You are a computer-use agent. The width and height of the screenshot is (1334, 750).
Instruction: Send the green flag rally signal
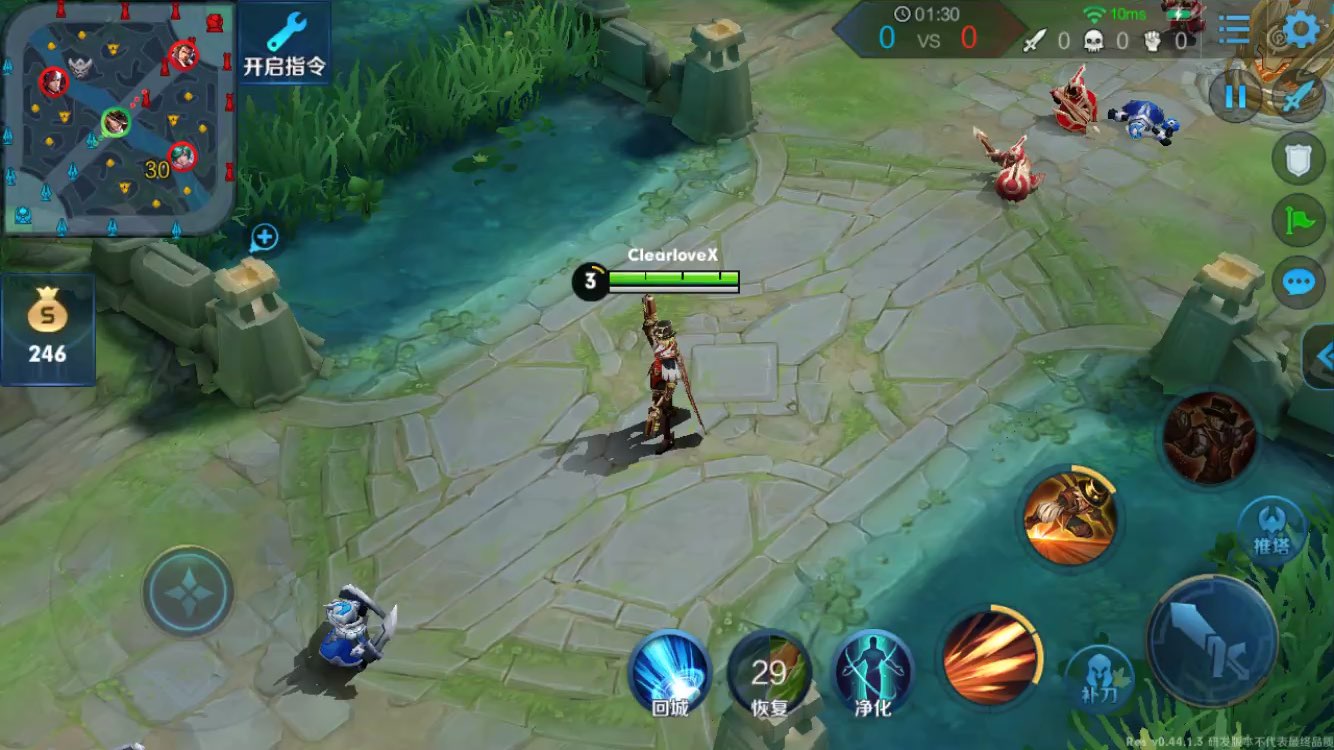point(1298,221)
